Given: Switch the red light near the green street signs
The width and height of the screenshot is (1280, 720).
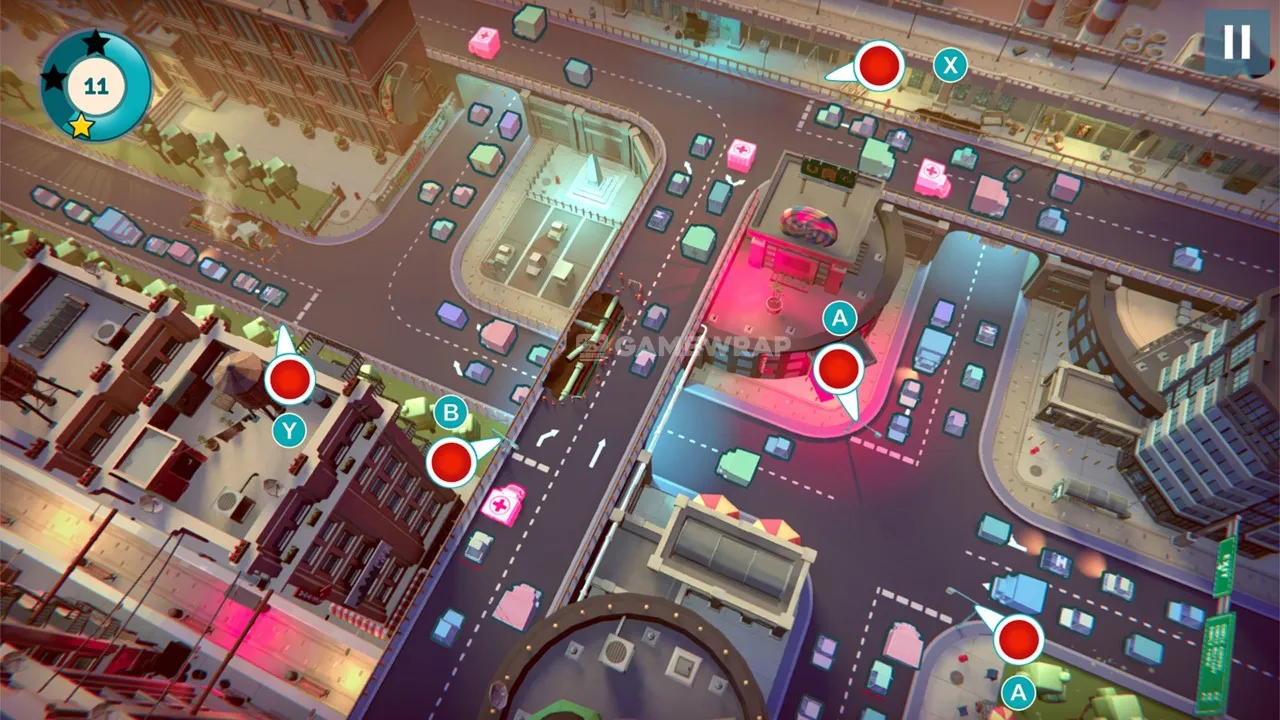Looking at the screenshot, I should [1019, 639].
